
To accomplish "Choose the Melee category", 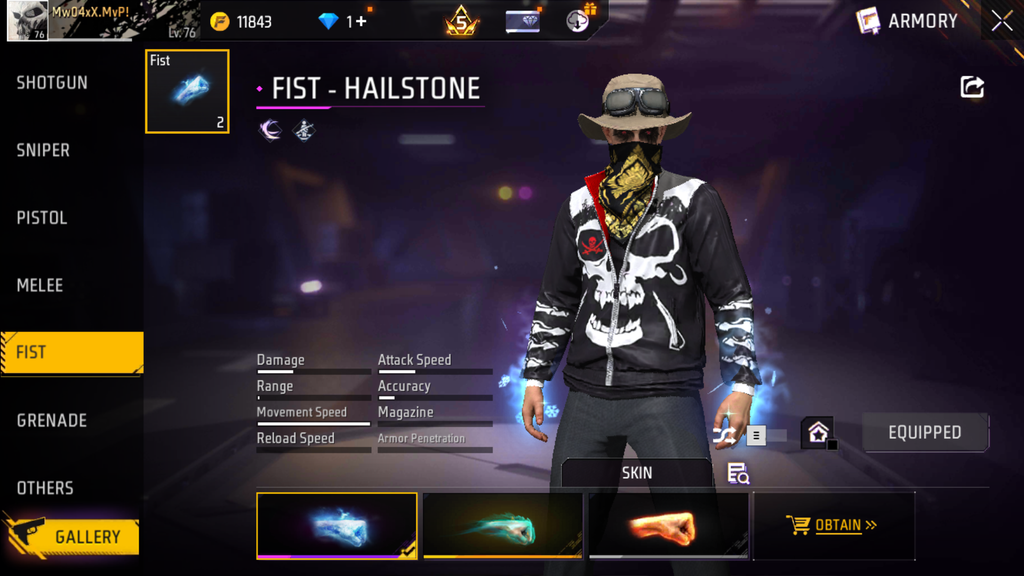I will 40,285.
